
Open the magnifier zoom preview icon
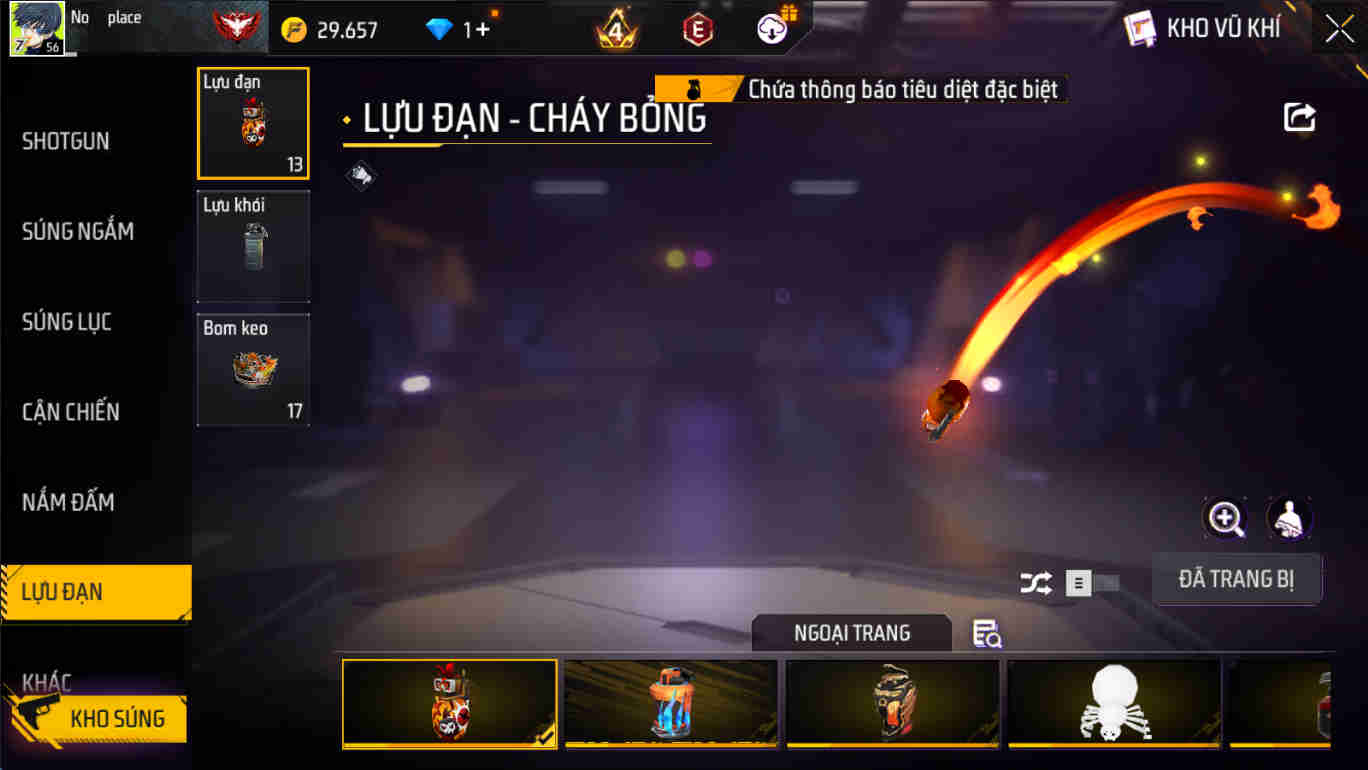[1224, 518]
